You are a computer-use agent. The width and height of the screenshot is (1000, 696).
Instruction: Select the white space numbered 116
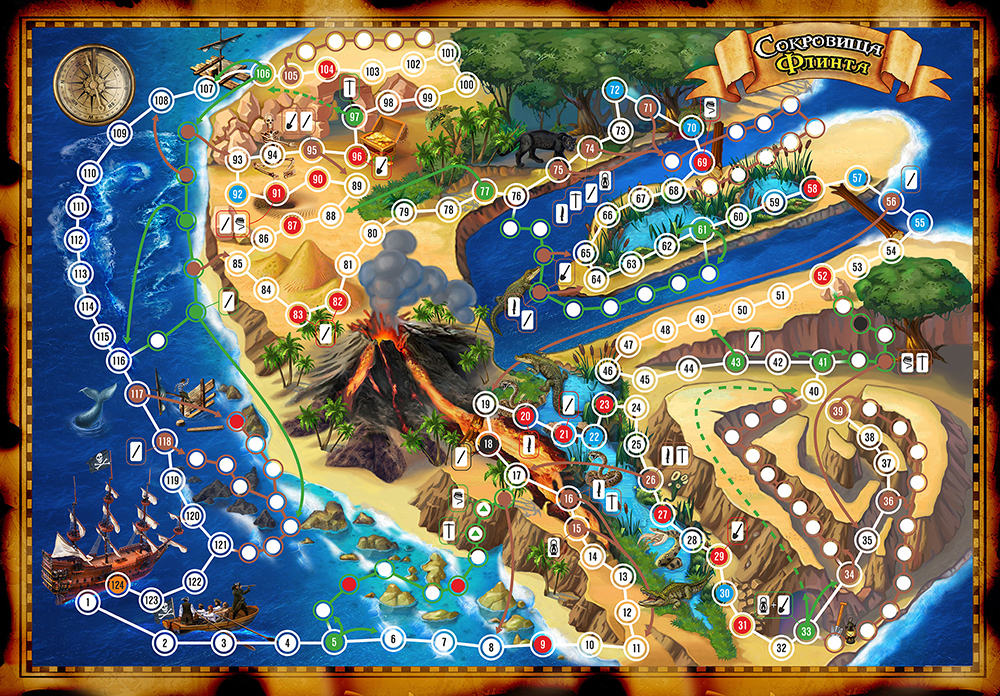[x=120, y=360]
